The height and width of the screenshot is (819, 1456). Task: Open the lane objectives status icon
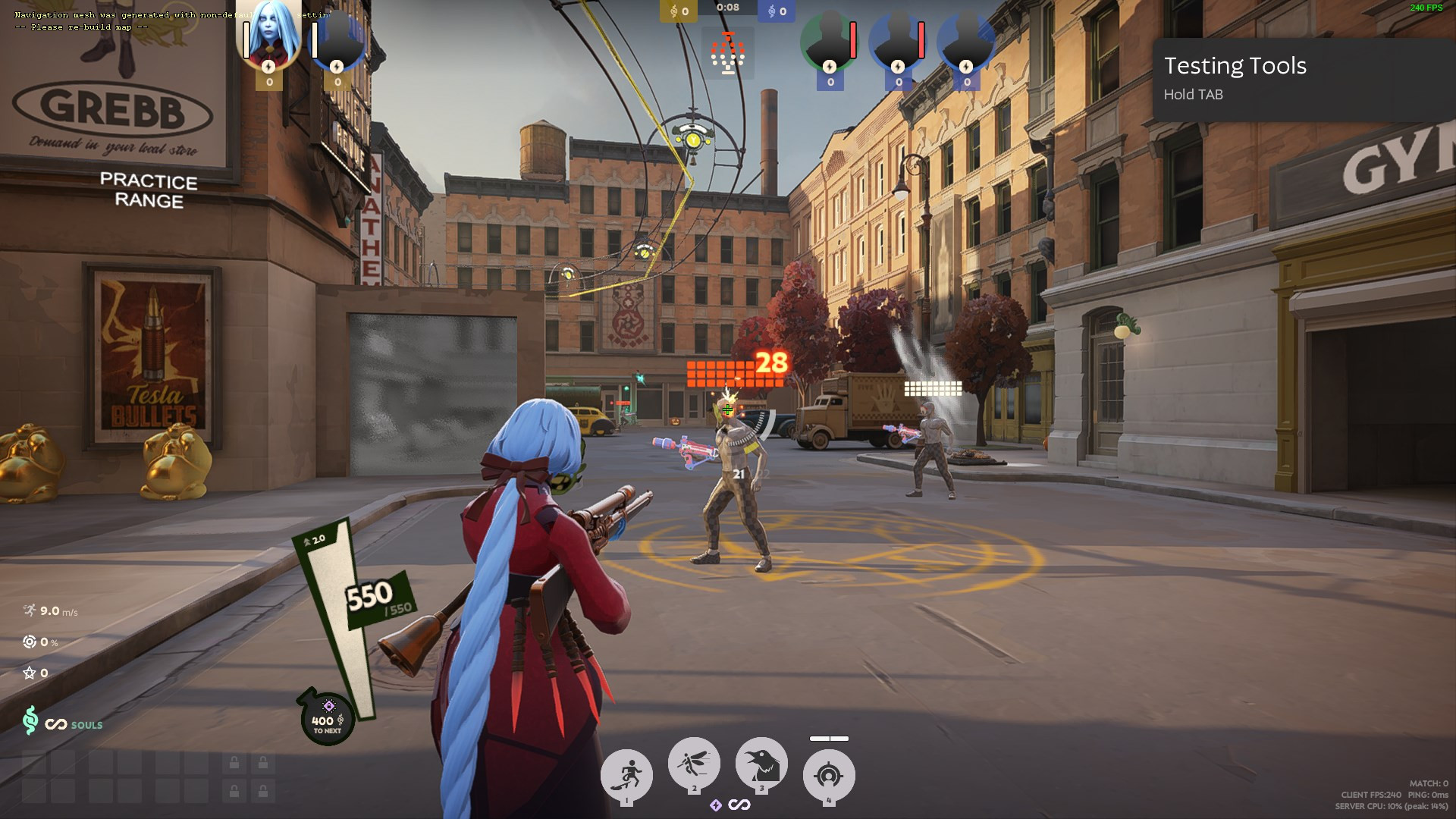(x=728, y=53)
